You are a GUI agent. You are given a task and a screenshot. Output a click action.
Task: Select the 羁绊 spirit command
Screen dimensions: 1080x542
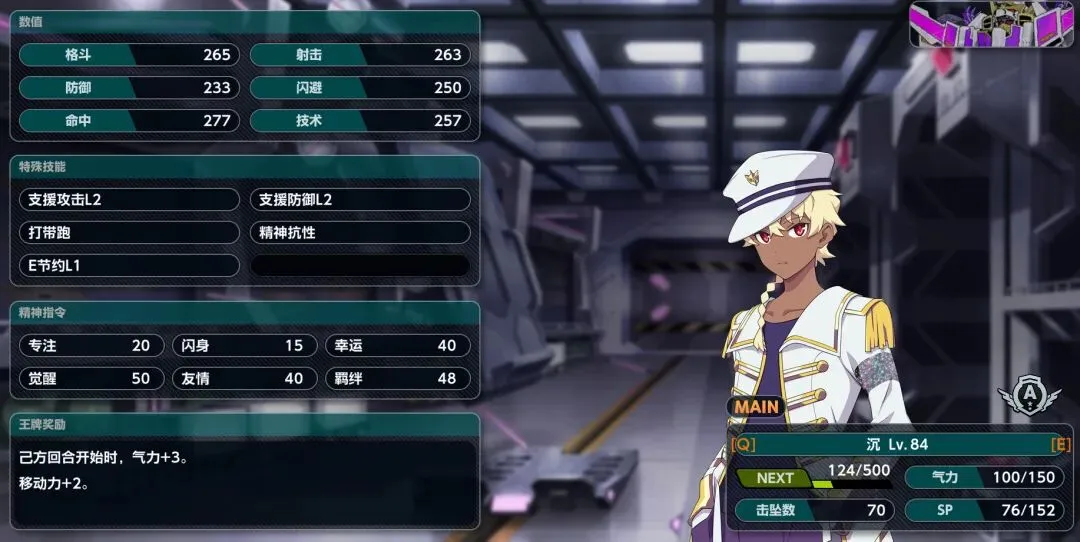click(396, 379)
